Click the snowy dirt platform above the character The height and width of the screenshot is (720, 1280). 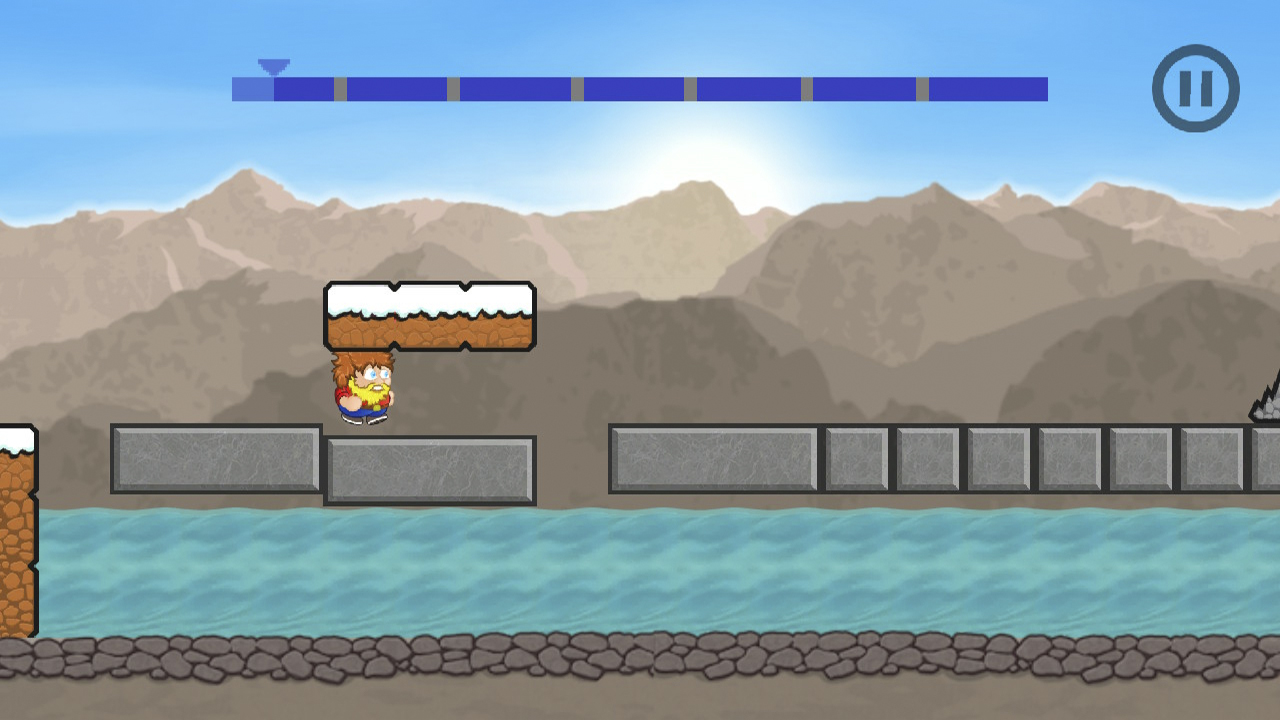click(430, 315)
